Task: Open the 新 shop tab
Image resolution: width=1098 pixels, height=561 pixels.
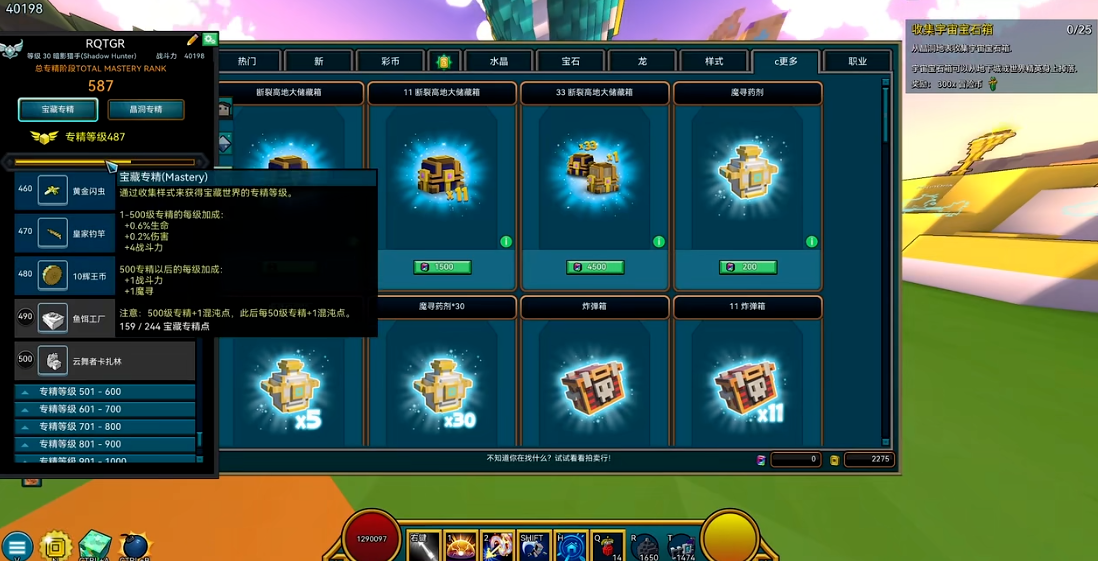Action: tap(318, 62)
